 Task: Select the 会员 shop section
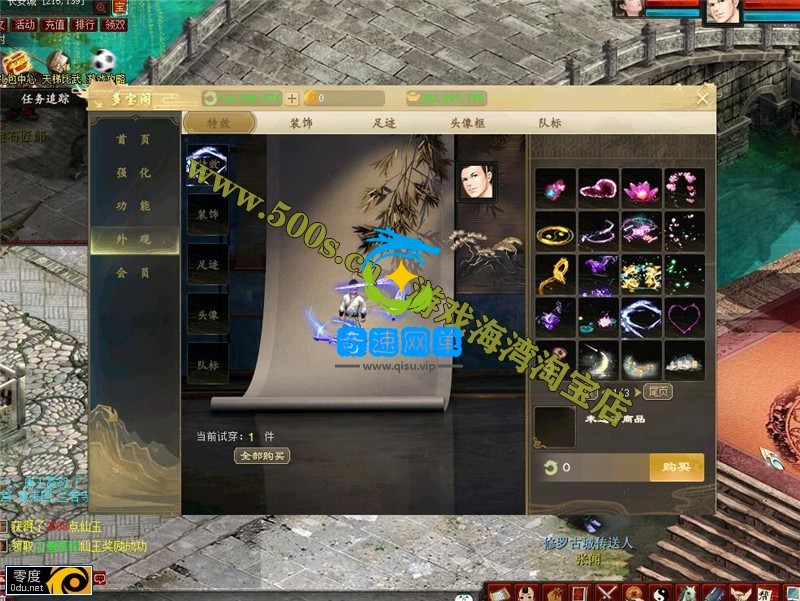[x=133, y=272]
